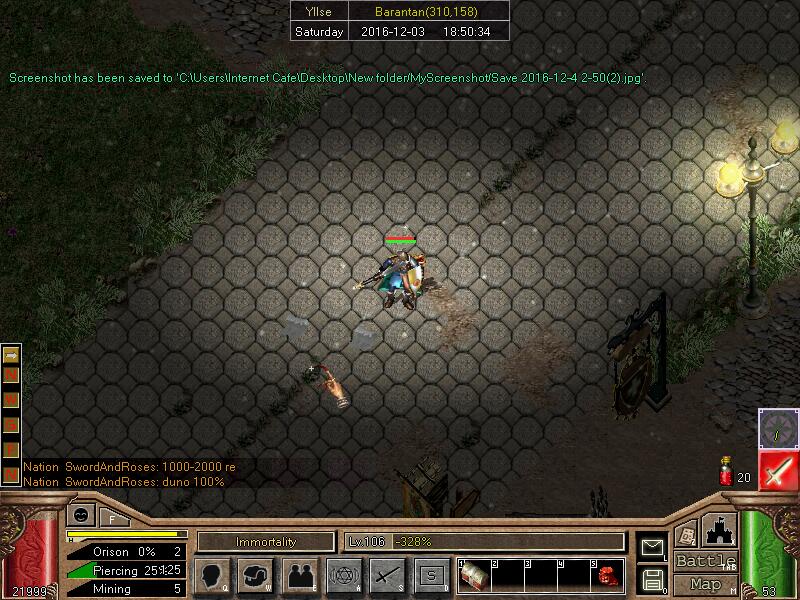Use the red potion with count 20
The height and width of the screenshot is (600, 800).
coord(727,472)
